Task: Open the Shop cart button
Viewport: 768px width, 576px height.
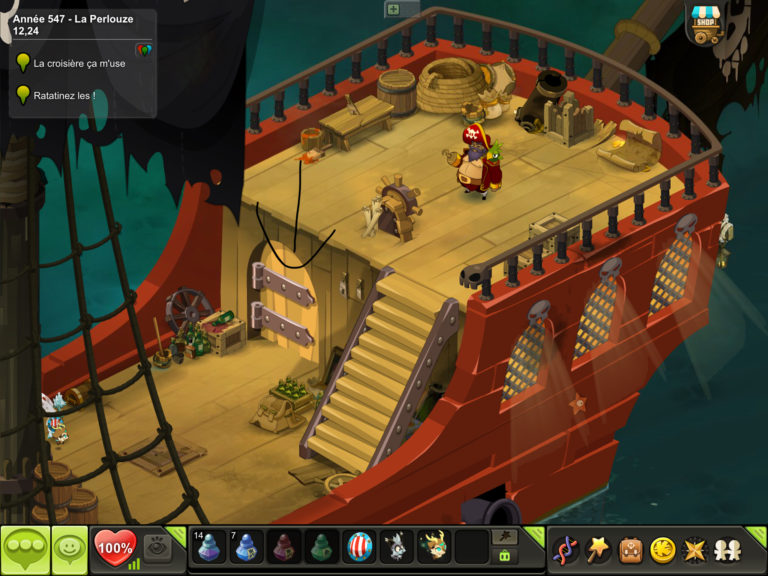Action: tap(706, 24)
